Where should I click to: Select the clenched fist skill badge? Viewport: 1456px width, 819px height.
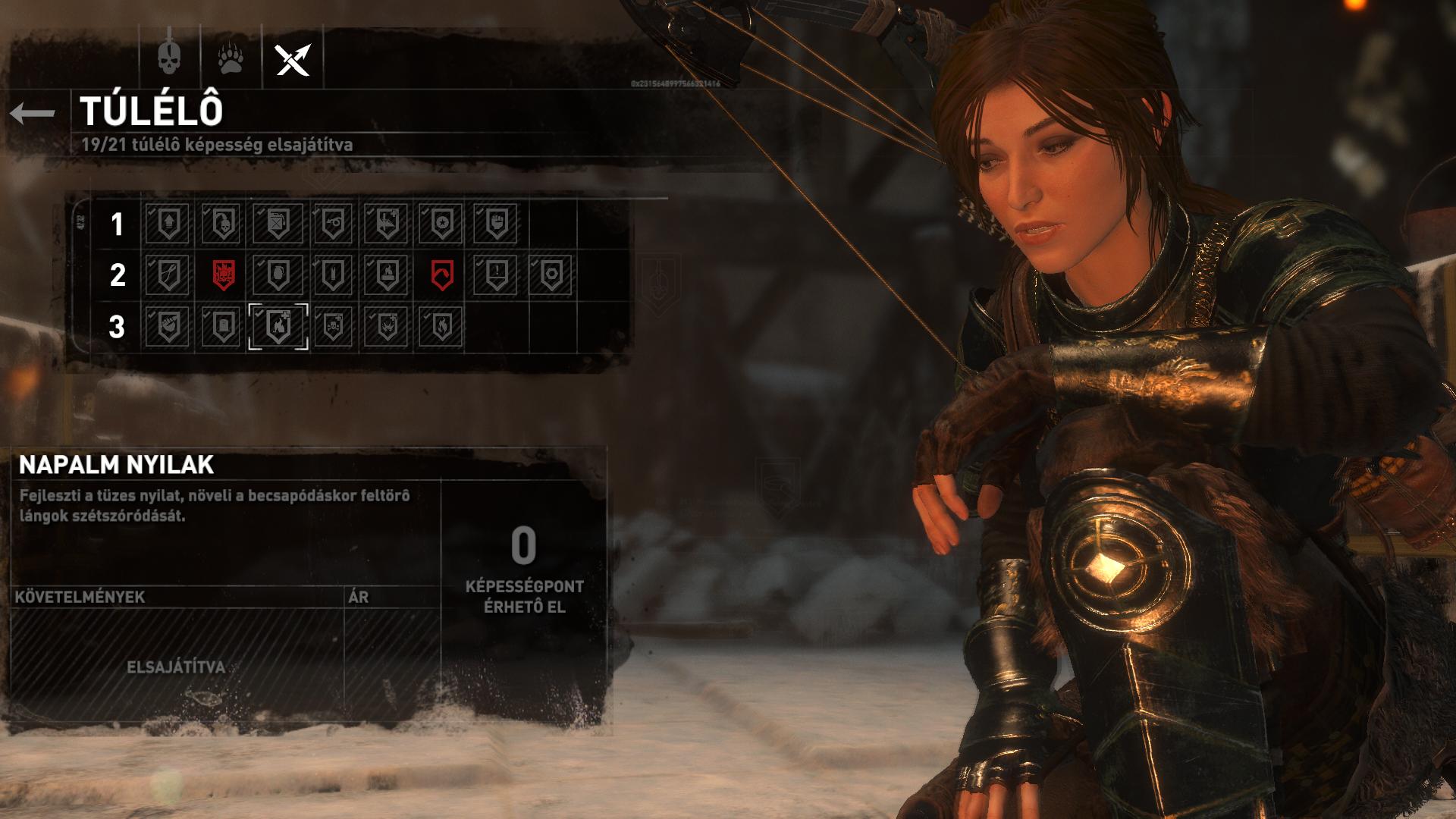pyautogui.click(x=496, y=224)
